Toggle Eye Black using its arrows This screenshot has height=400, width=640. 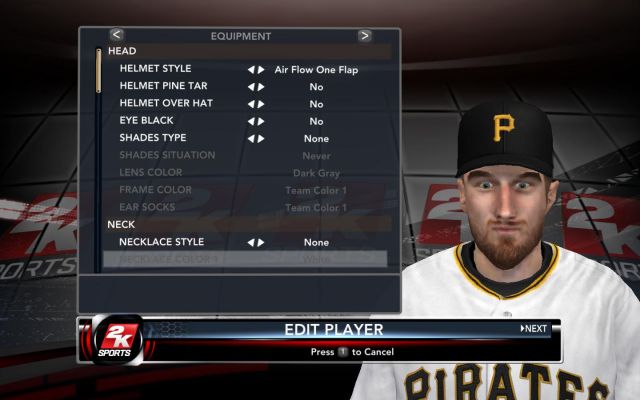(256, 121)
